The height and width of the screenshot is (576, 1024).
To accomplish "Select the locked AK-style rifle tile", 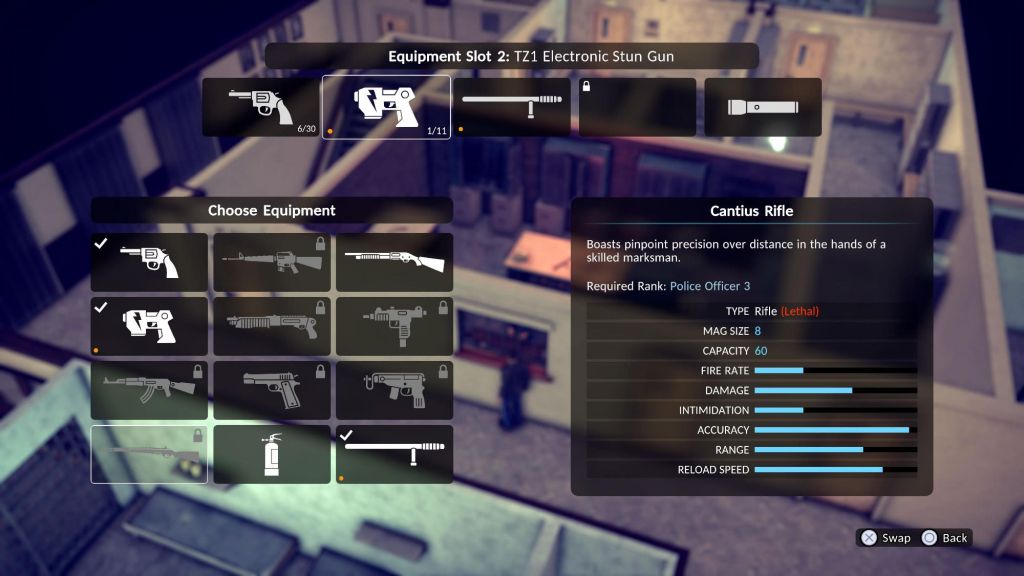I will click(149, 390).
